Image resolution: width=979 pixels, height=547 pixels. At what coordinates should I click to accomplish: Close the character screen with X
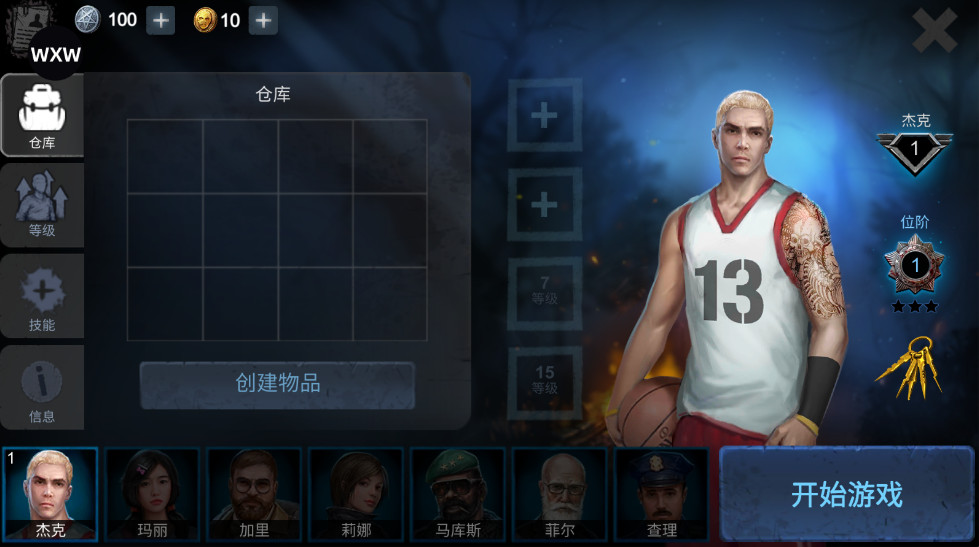coord(935,31)
